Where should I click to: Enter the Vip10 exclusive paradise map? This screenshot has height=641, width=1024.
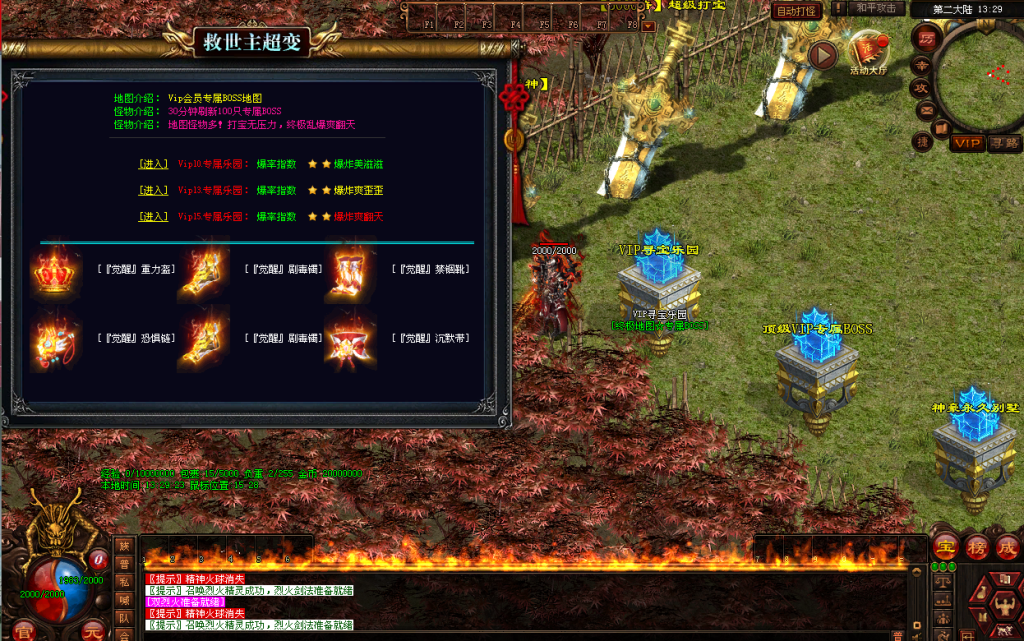(153, 163)
